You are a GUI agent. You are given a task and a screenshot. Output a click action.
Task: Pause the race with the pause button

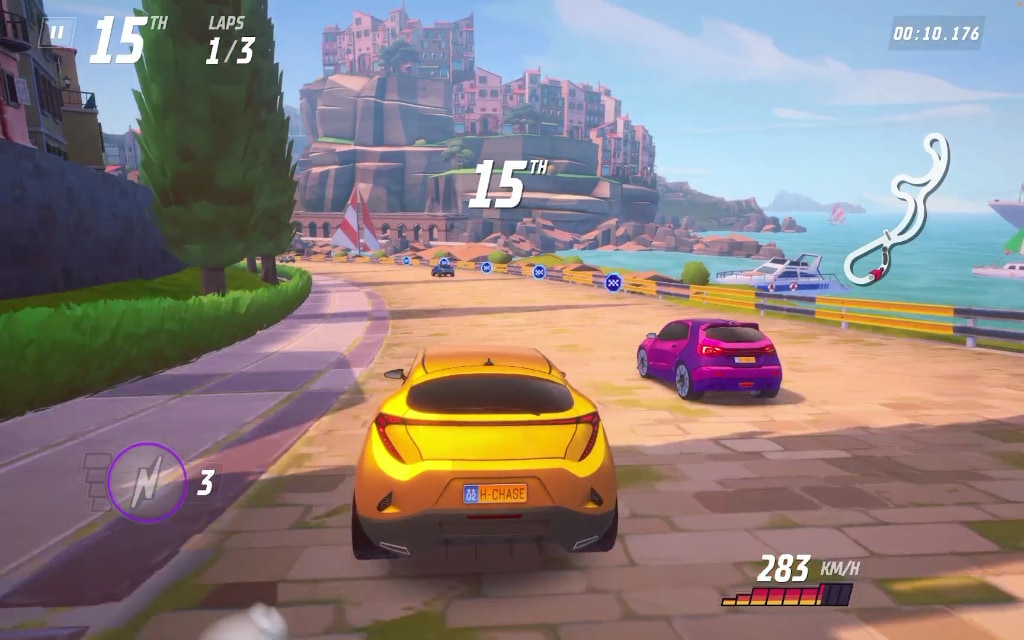click(57, 34)
